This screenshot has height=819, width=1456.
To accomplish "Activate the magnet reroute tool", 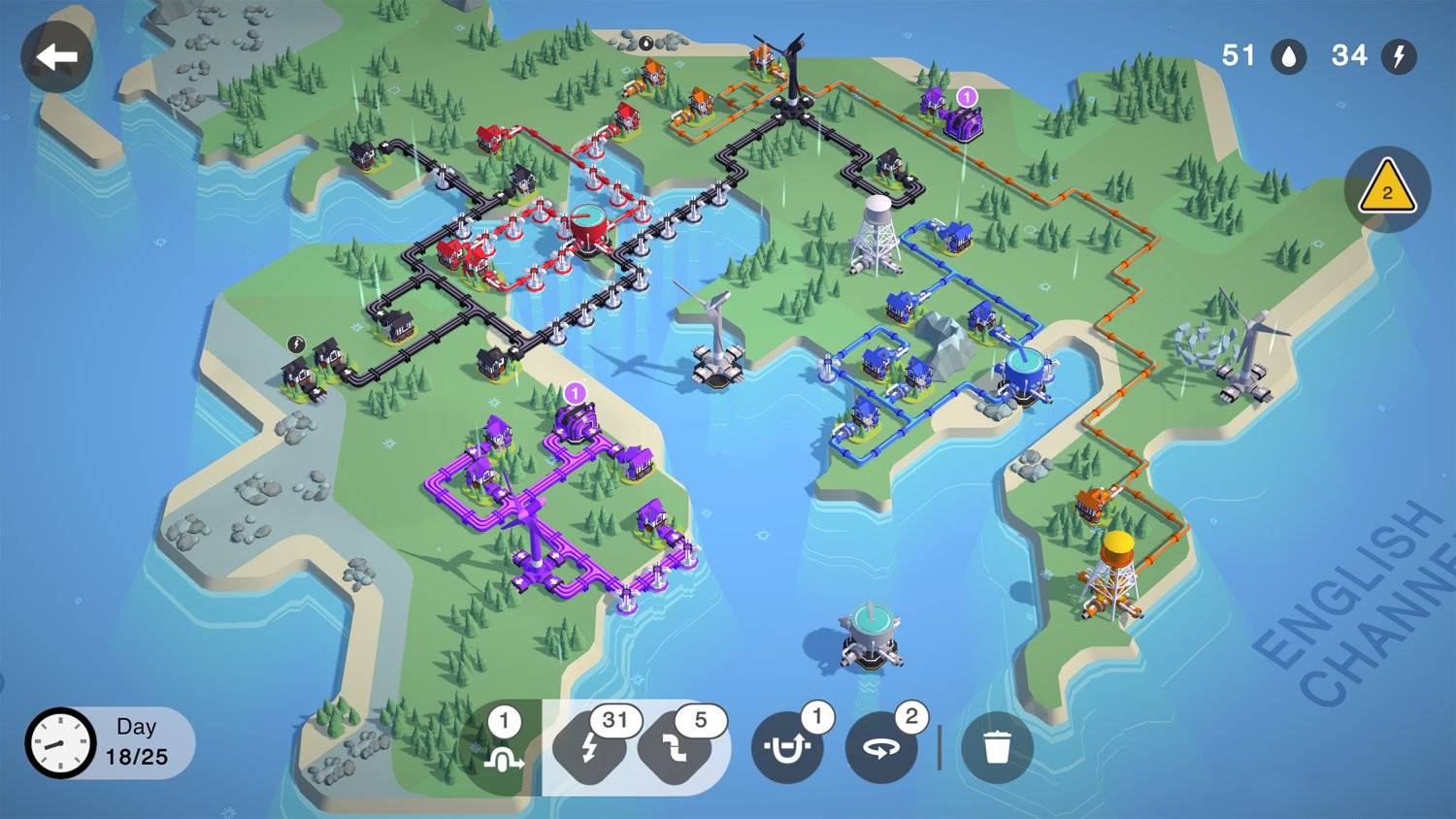I will click(788, 747).
